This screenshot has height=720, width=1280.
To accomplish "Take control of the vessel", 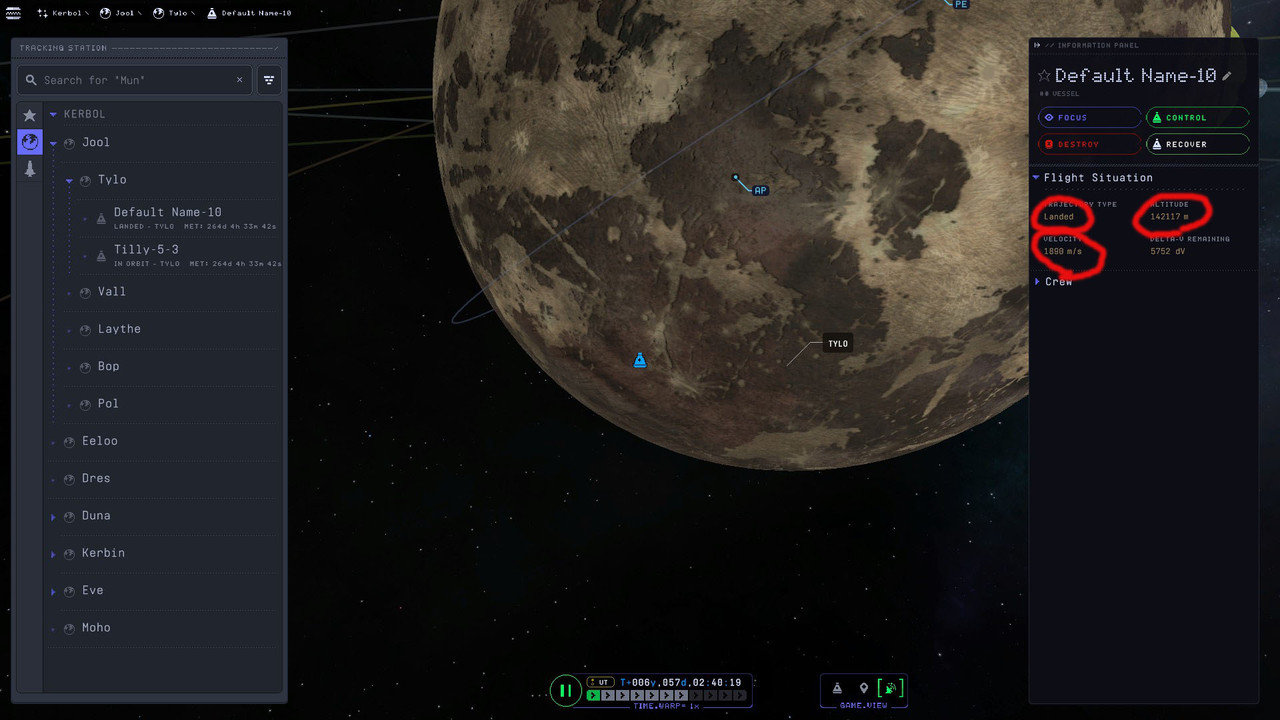I will (x=1197, y=118).
